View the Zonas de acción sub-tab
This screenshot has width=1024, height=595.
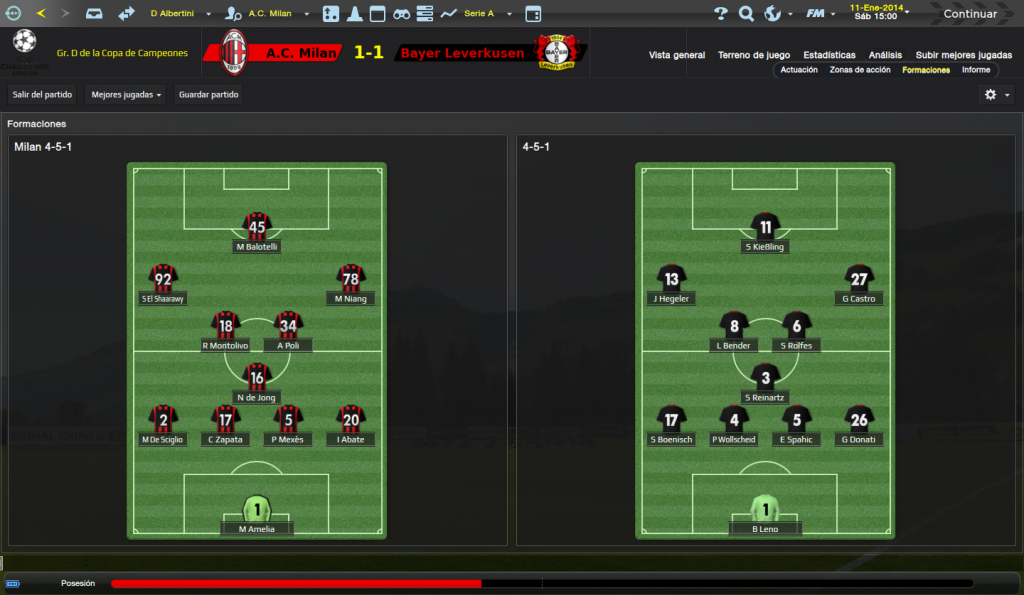[859, 70]
